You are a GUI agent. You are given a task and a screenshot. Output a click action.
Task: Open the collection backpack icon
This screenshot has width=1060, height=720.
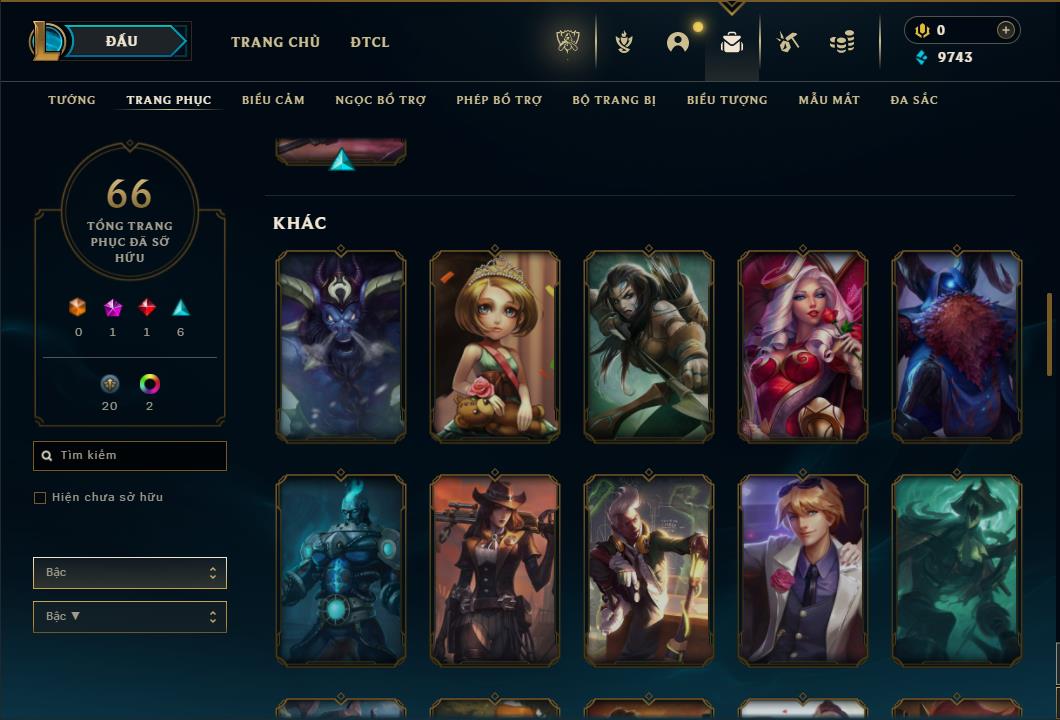click(x=732, y=42)
